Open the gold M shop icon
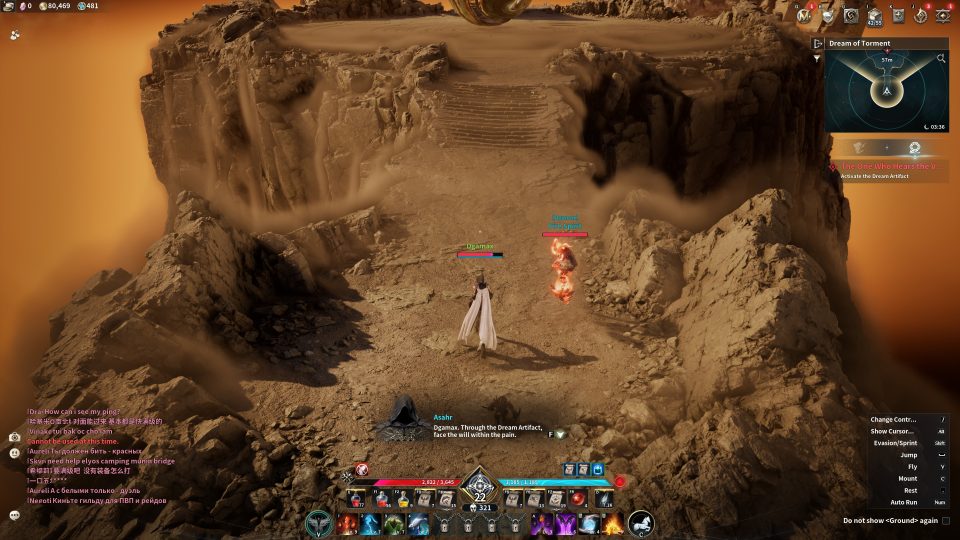960x540 pixels. pos(804,15)
